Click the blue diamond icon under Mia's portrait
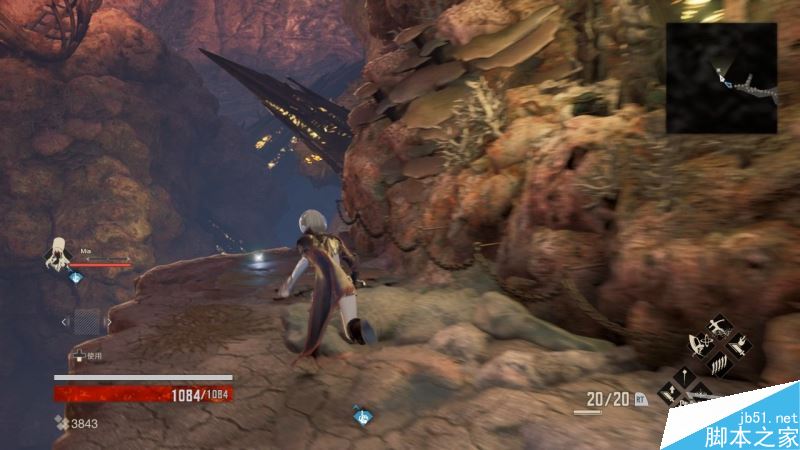Screen dimensions: 800x450 click(76, 277)
